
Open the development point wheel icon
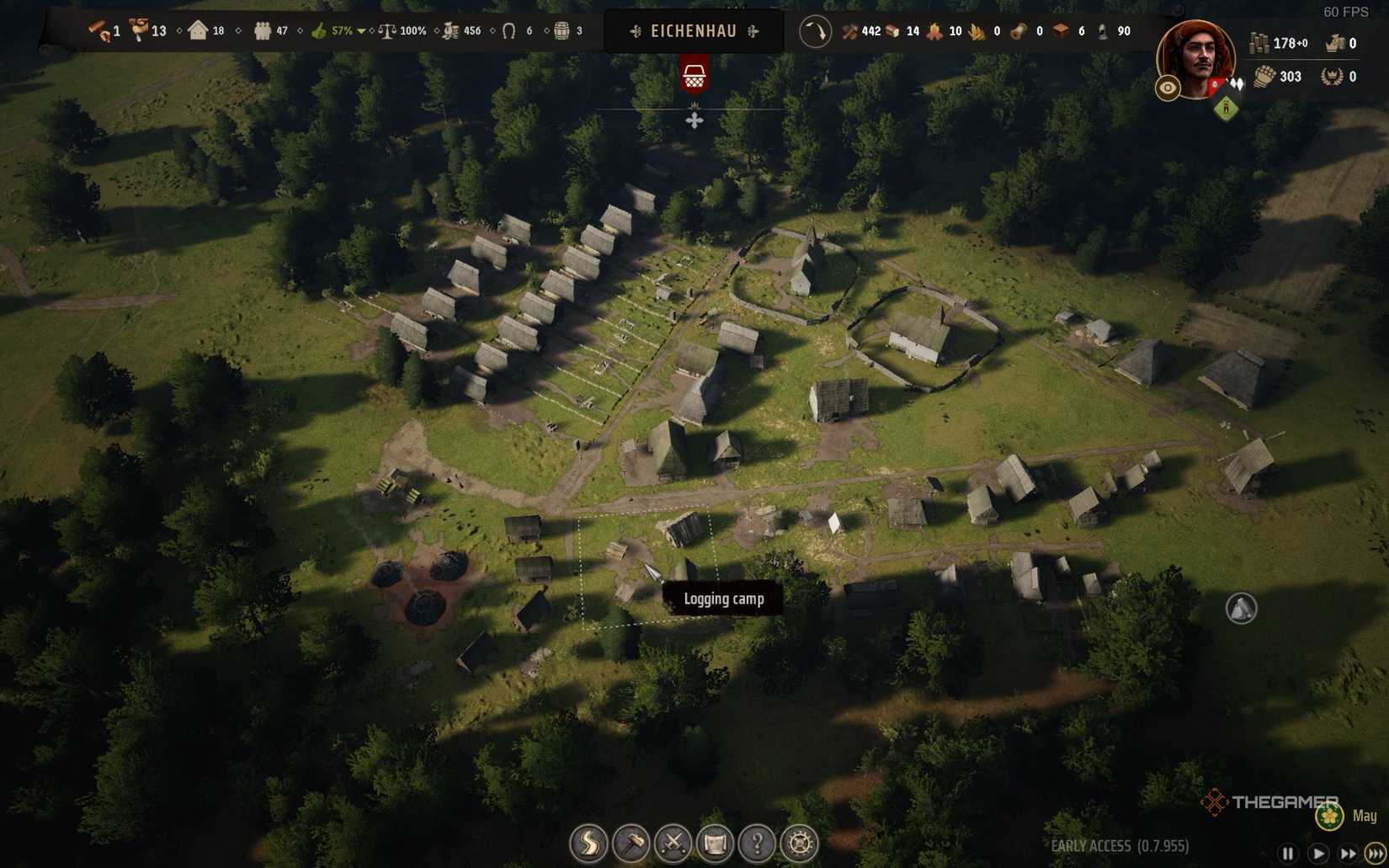[x=798, y=842]
